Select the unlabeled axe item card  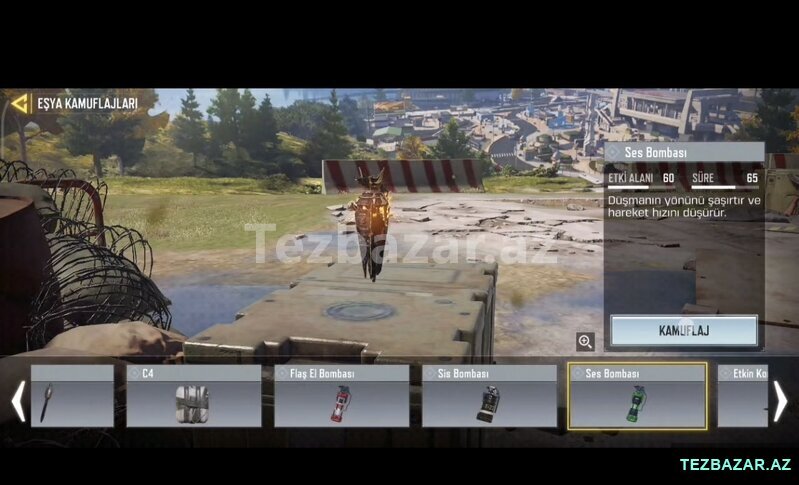(72, 396)
